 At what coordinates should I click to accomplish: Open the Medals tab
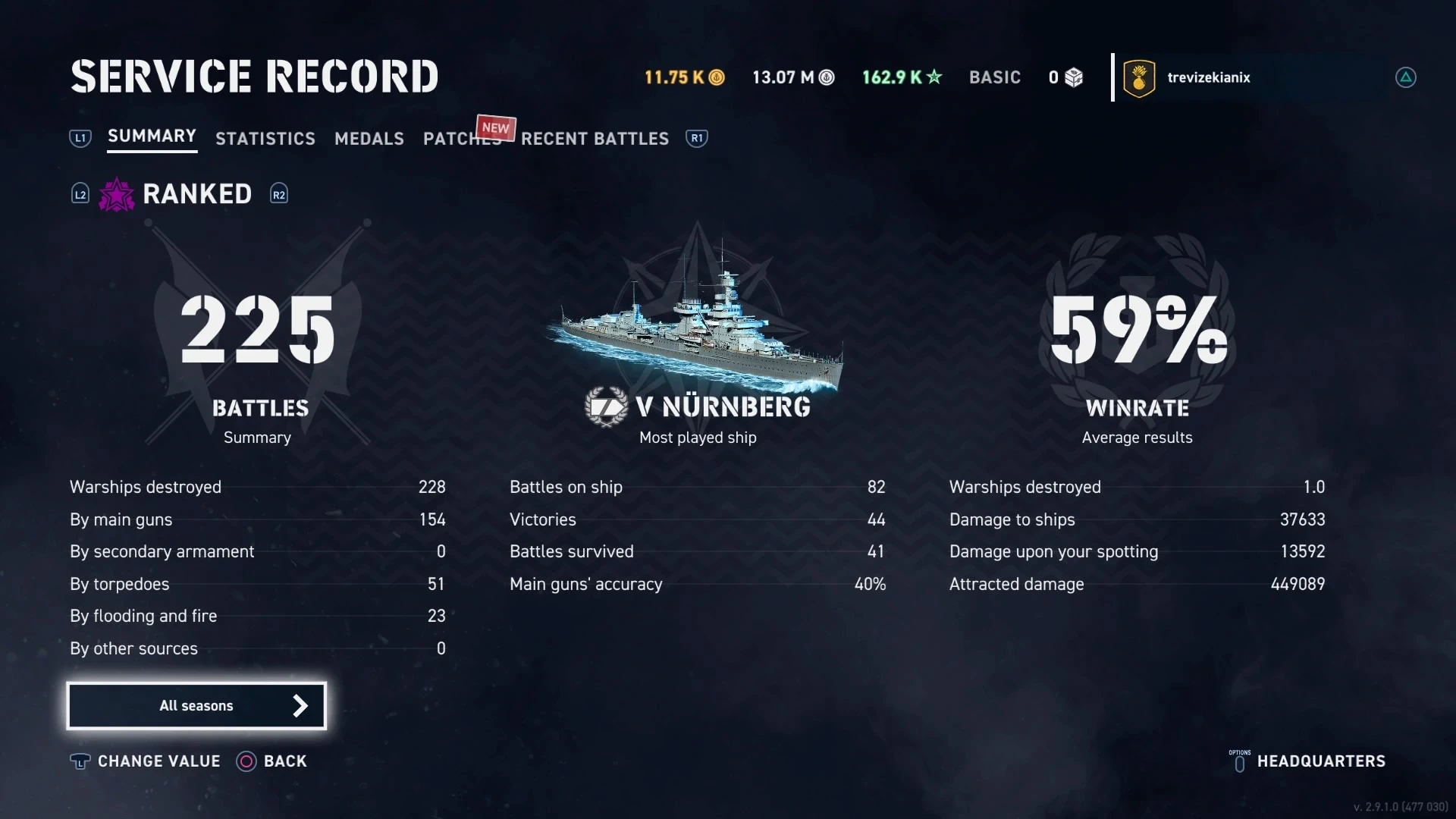369,139
